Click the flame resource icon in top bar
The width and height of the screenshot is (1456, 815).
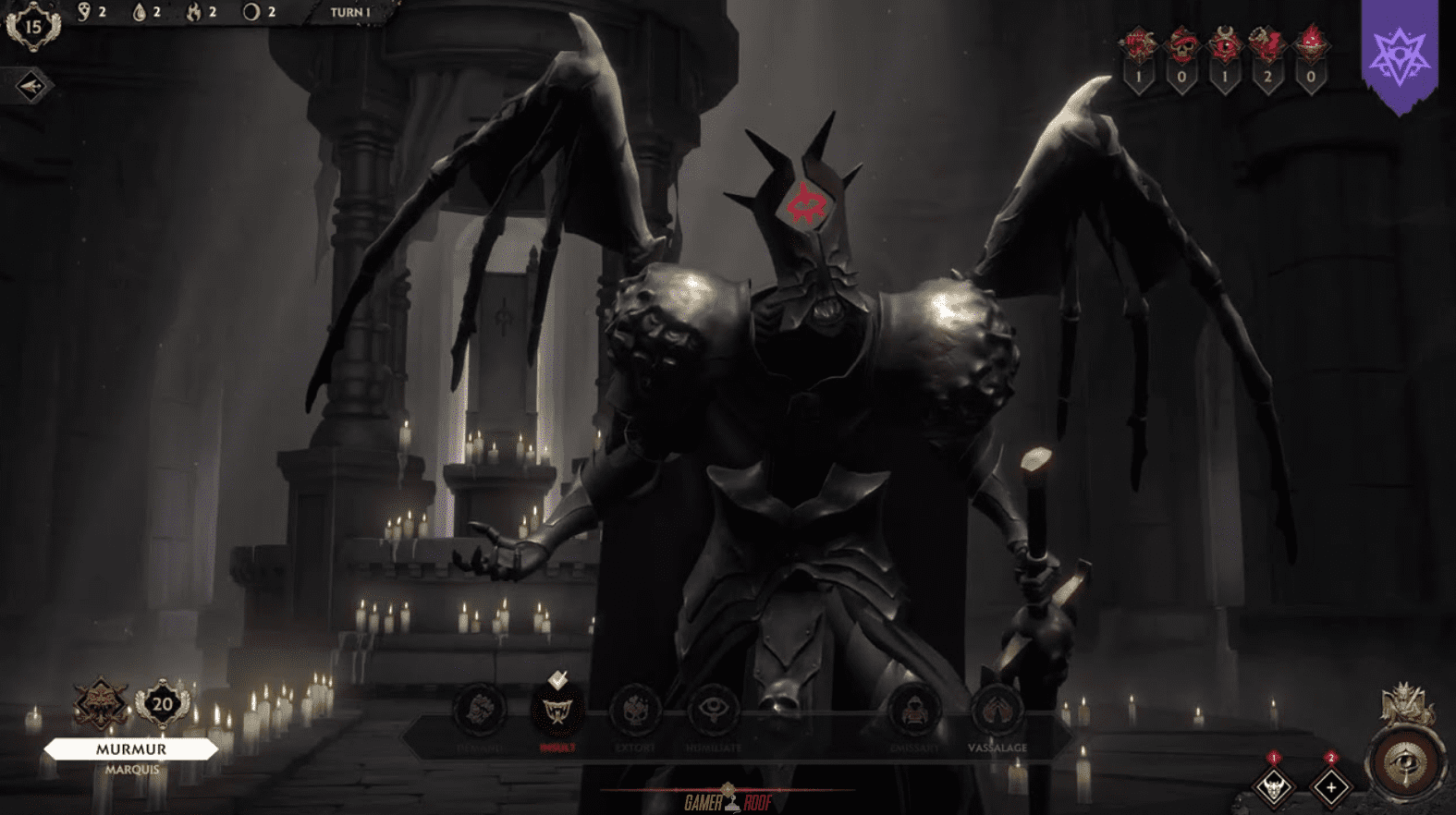(194, 12)
